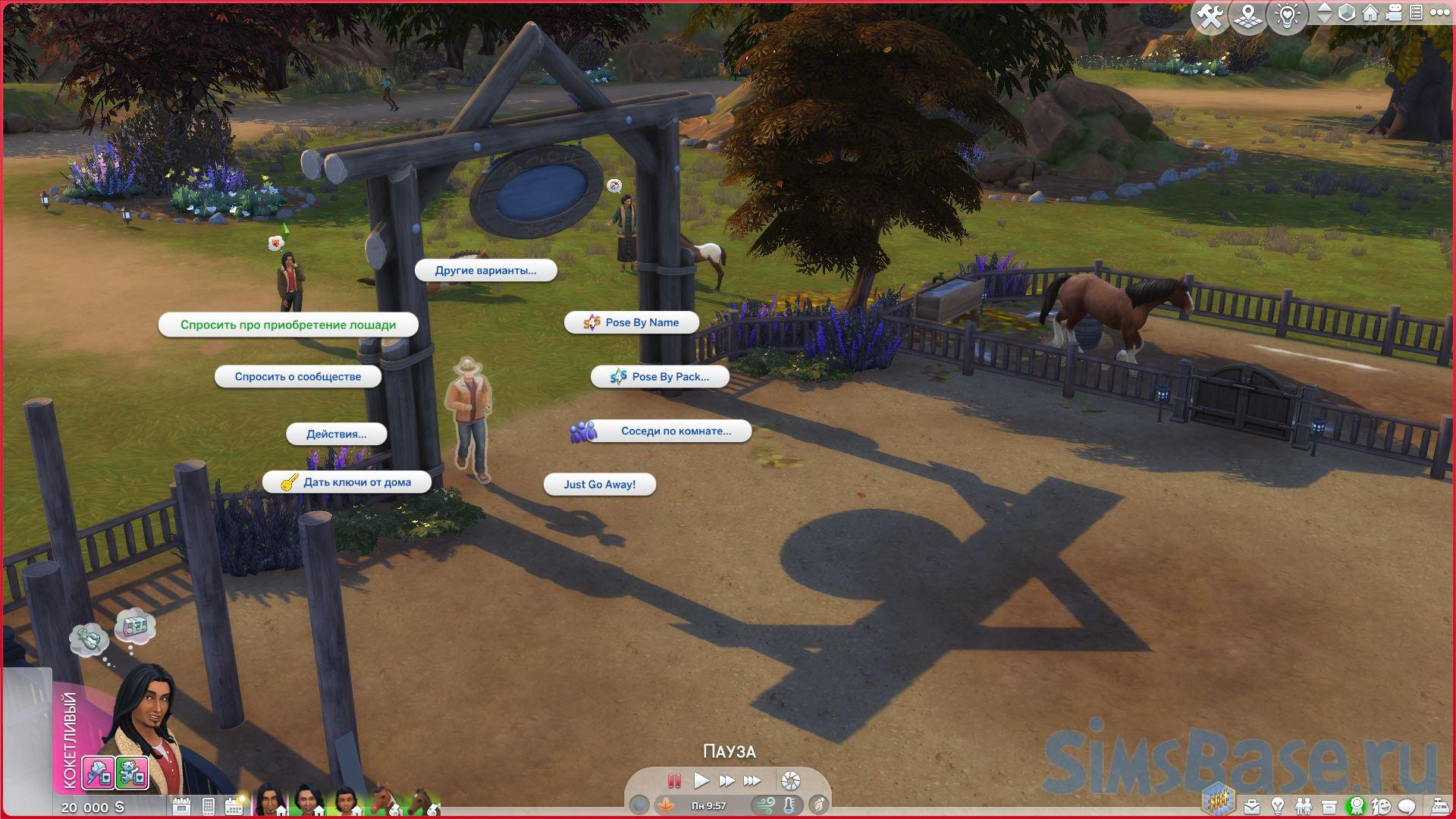Resume game at normal play speed
The width and height of the screenshot is (1456, 819).
pos(701,780)
